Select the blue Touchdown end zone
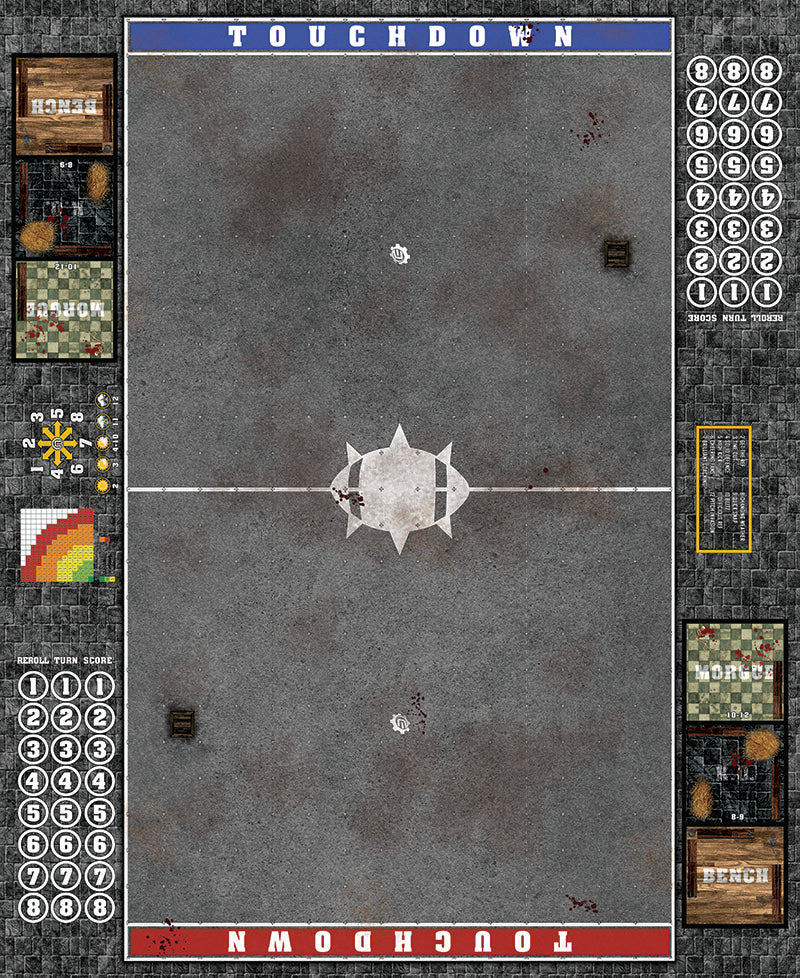Viewport: 800px width, 978px height. (400, 37)
